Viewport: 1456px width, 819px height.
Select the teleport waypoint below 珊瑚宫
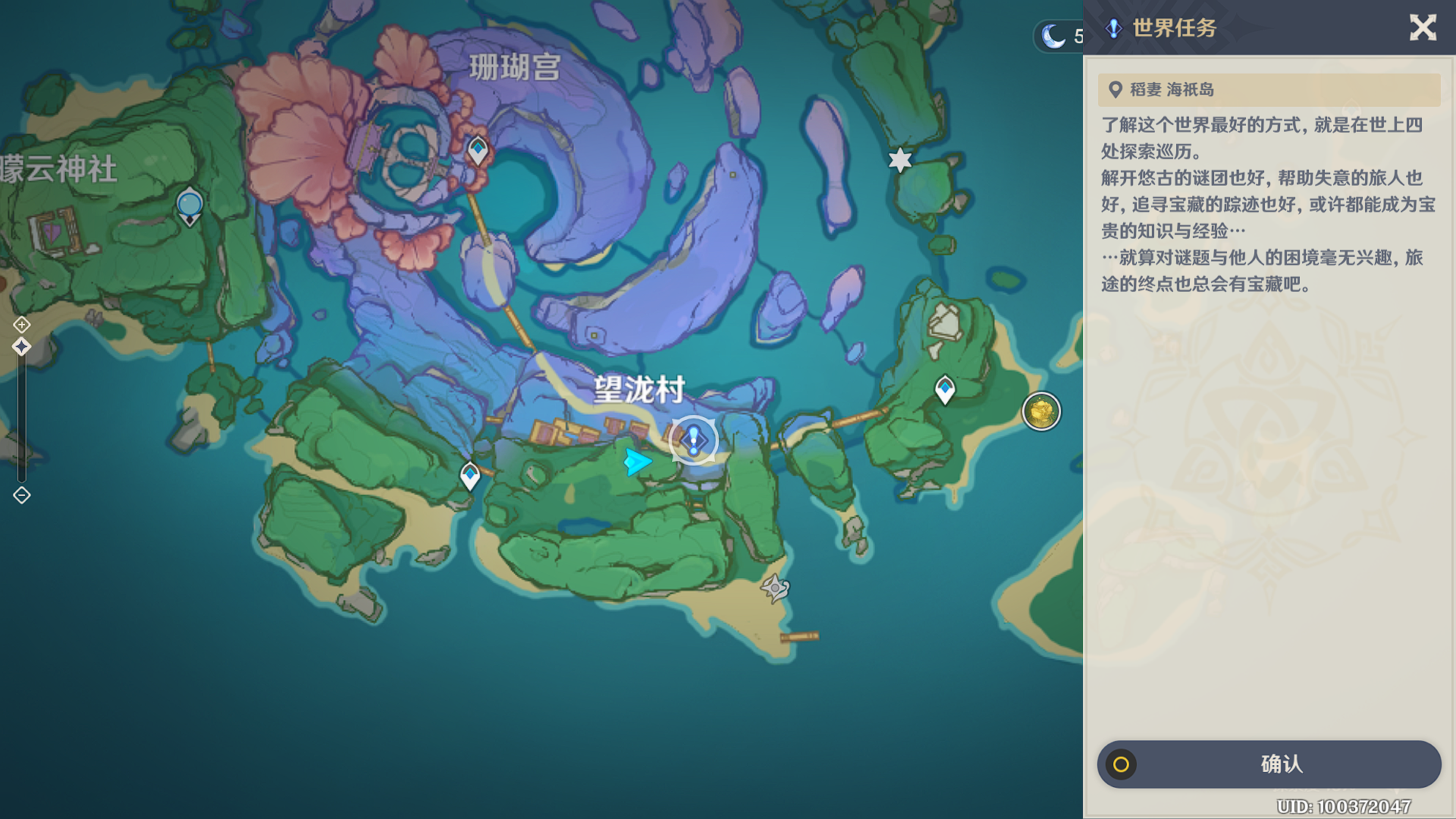click(x=476, y=150)
